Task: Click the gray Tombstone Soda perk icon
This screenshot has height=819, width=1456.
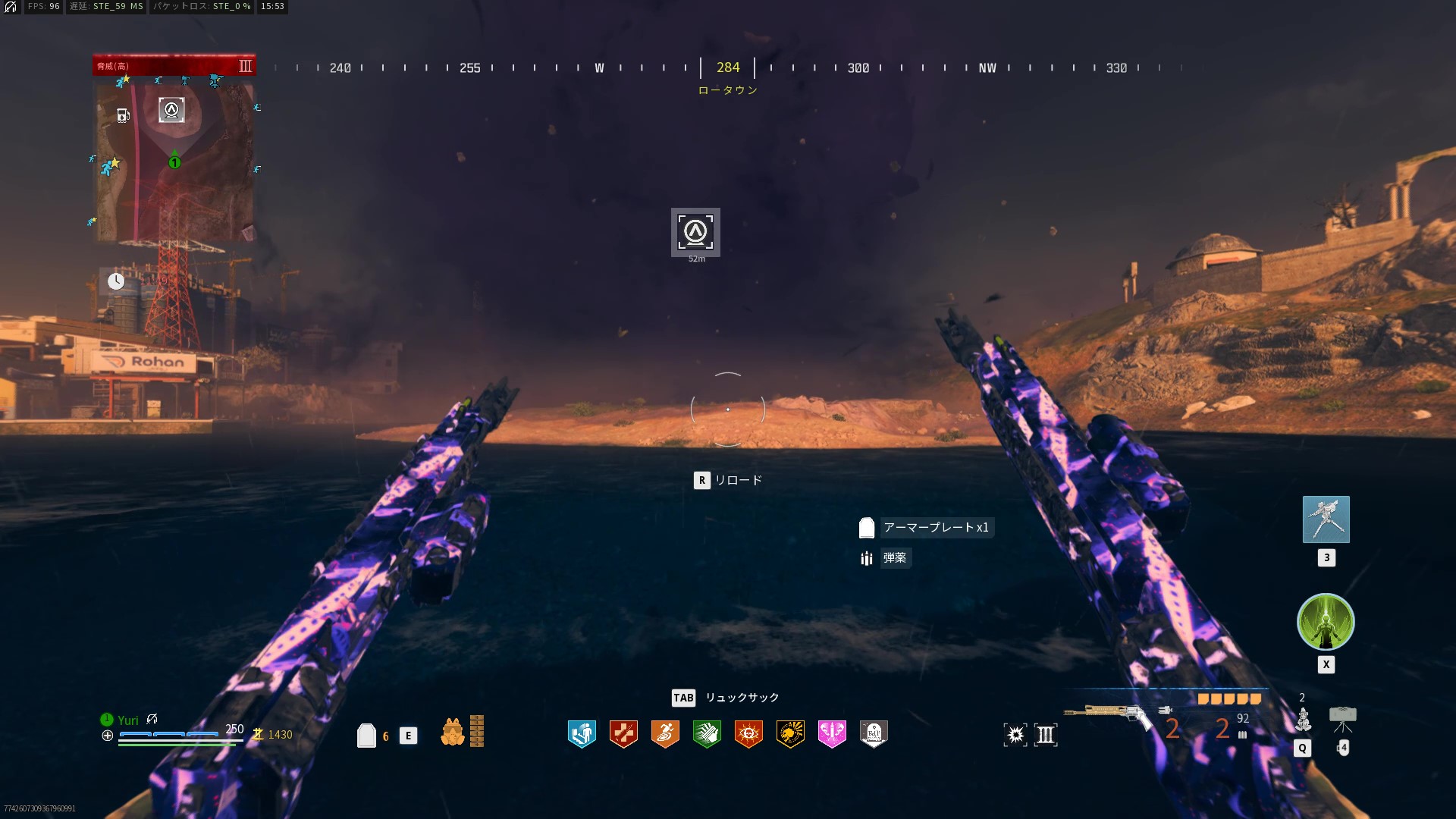Action: point(874,733)
